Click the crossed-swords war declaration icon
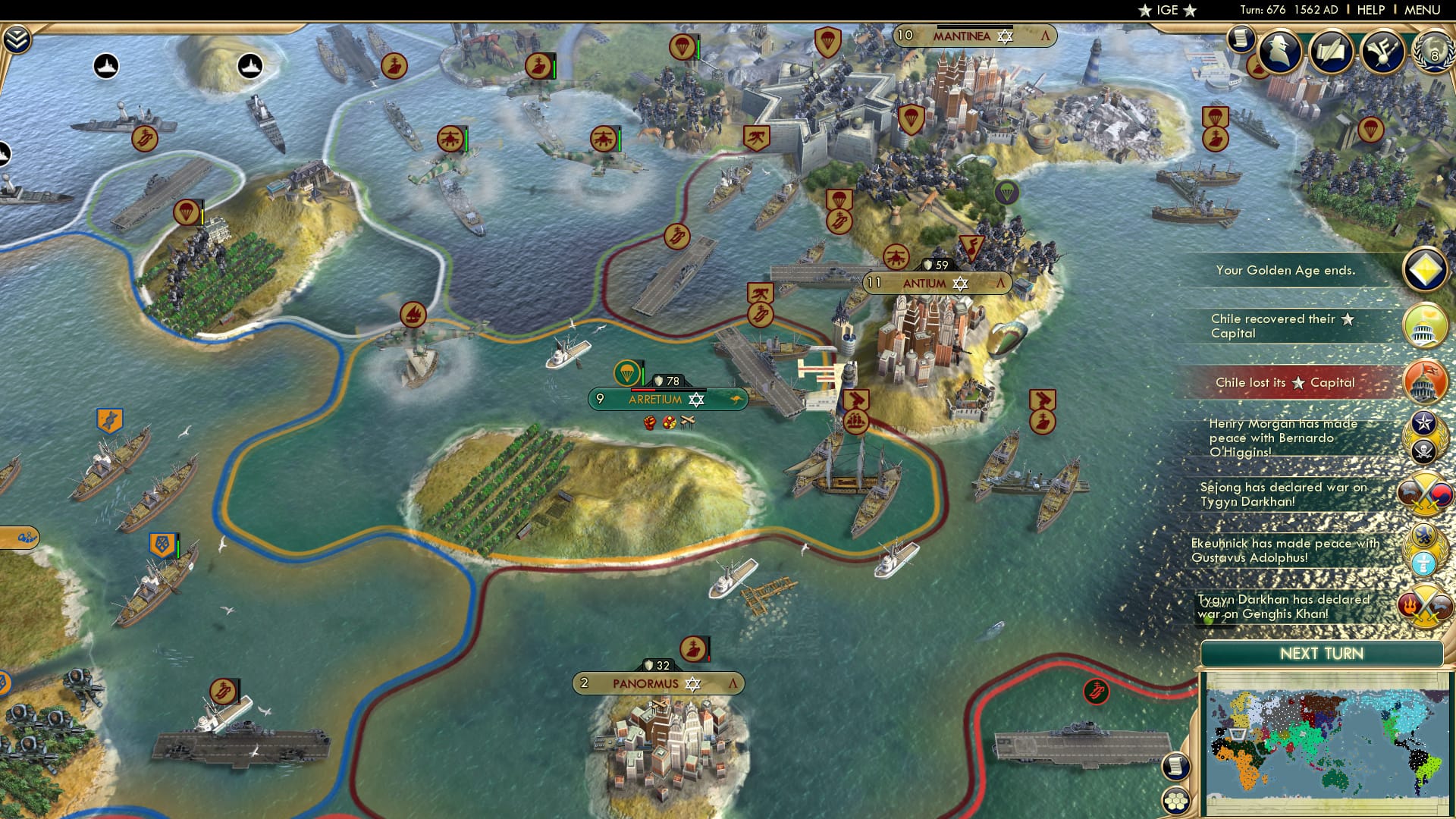1456x819 pixels. click(x=1424, y=494)
